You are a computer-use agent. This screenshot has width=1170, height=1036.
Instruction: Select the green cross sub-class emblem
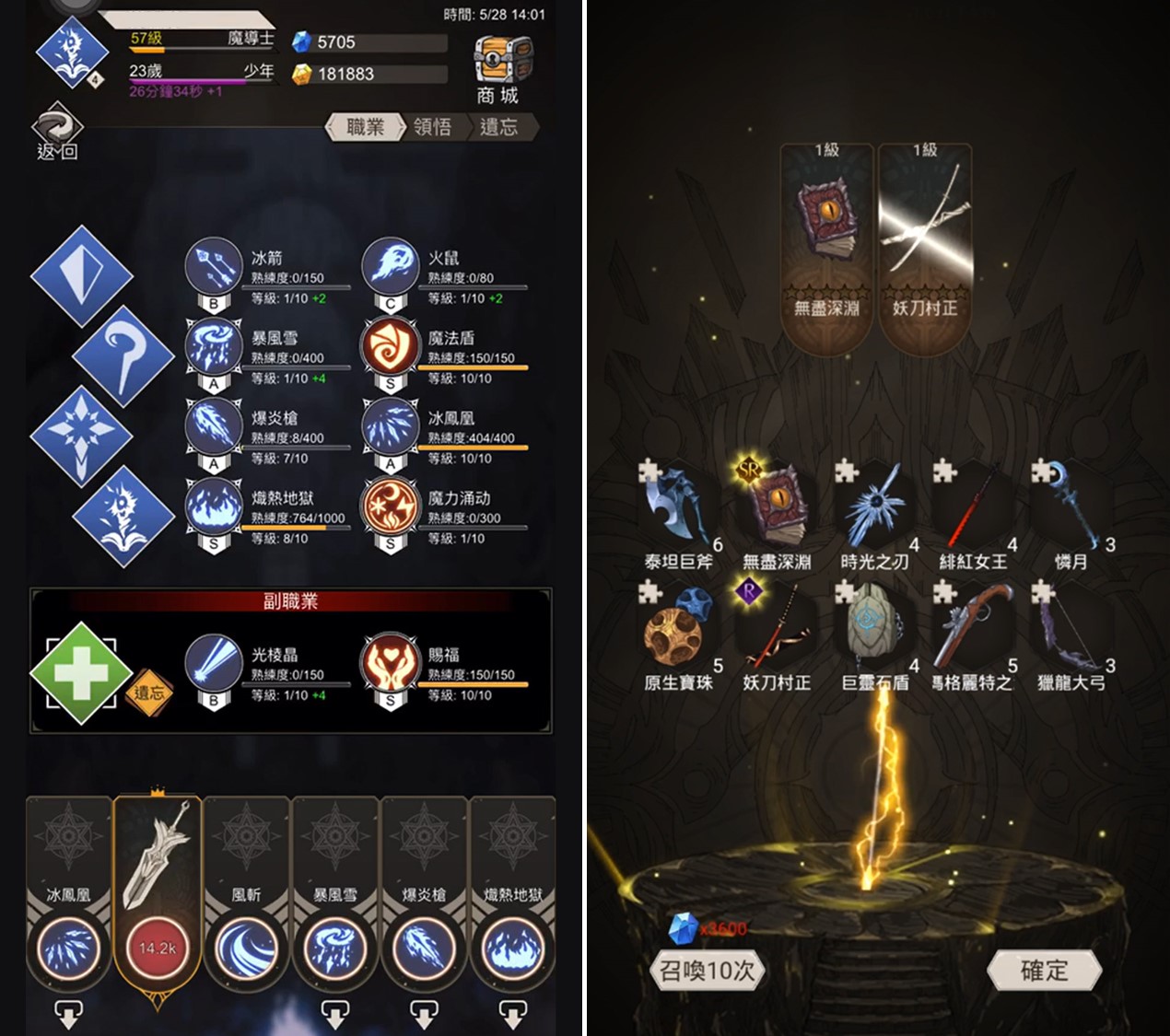81,673
